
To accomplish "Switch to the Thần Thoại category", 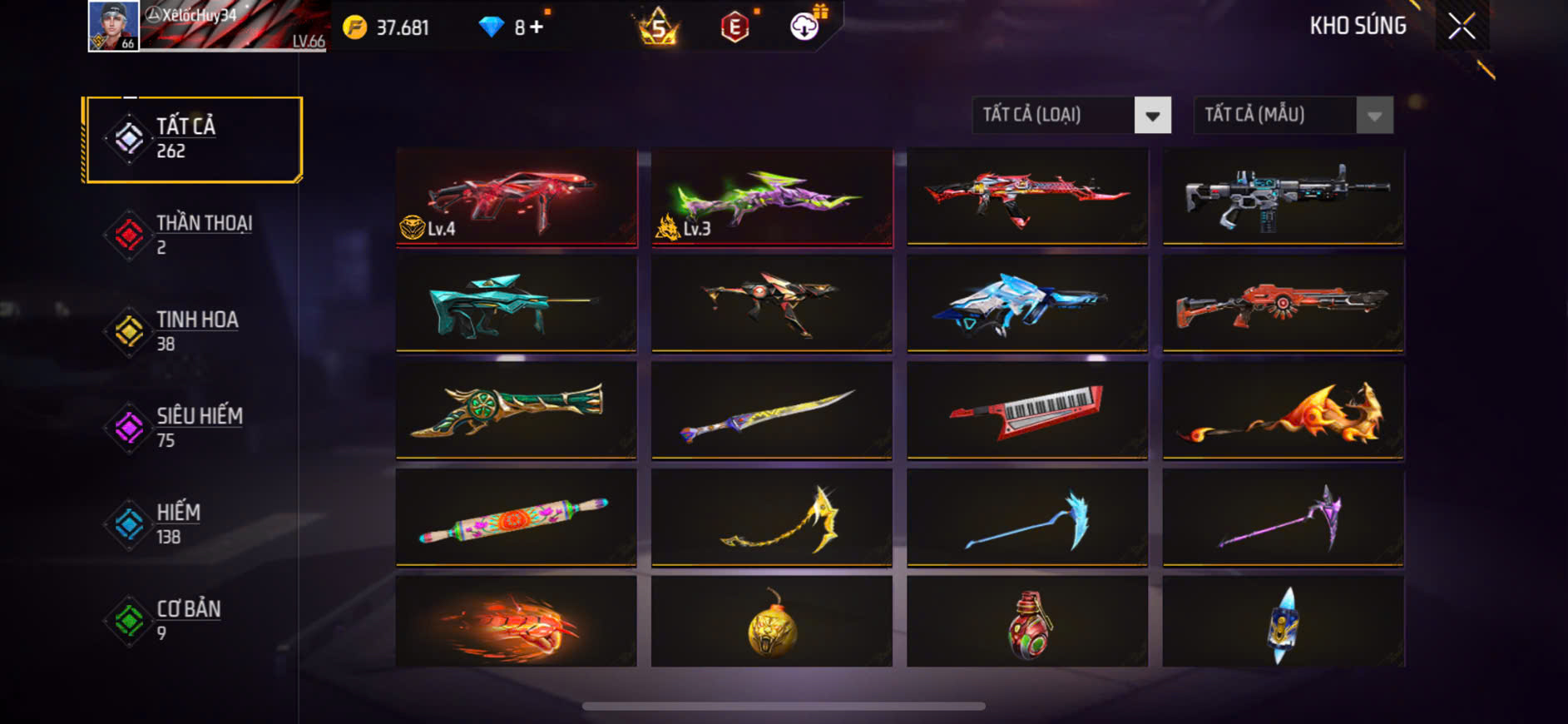I will [x=193, y=235].
